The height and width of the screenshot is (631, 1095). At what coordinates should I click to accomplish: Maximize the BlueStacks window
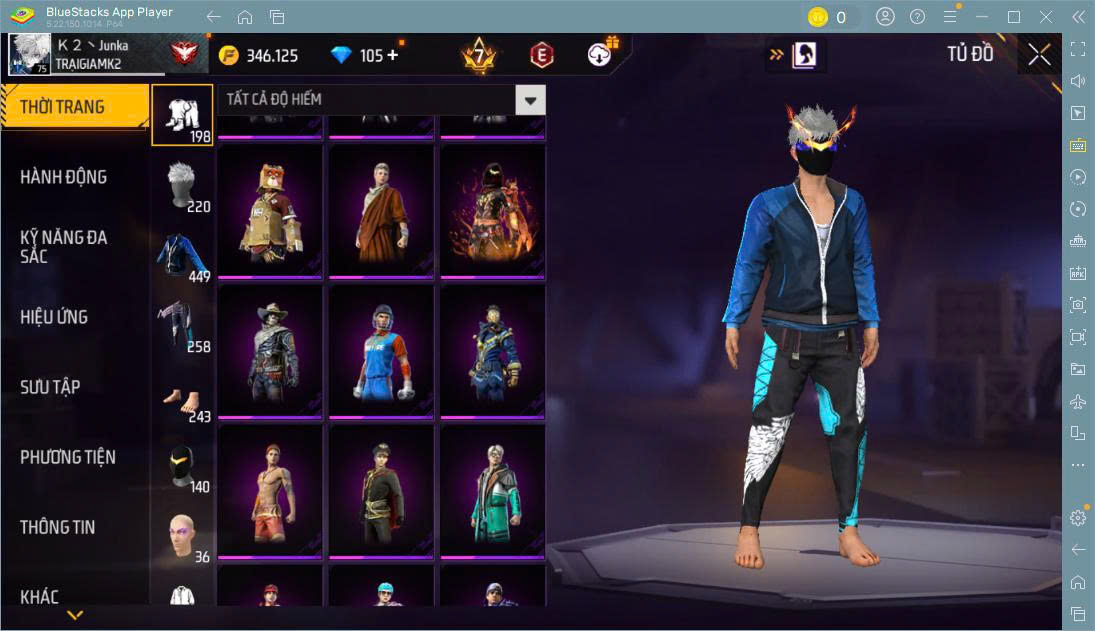click(1014, 17)
